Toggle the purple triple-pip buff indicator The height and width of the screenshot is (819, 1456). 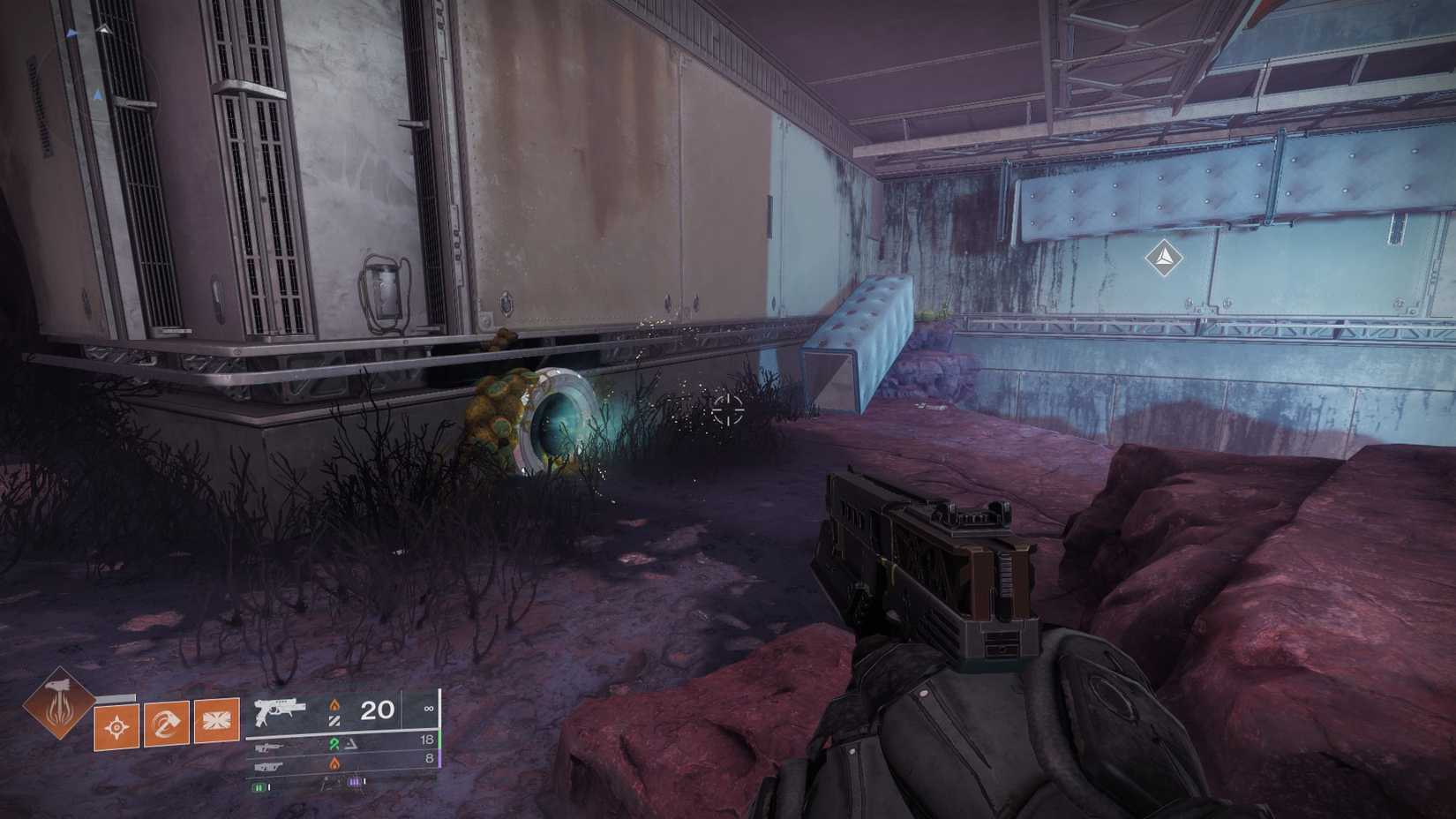click(353, 783)
